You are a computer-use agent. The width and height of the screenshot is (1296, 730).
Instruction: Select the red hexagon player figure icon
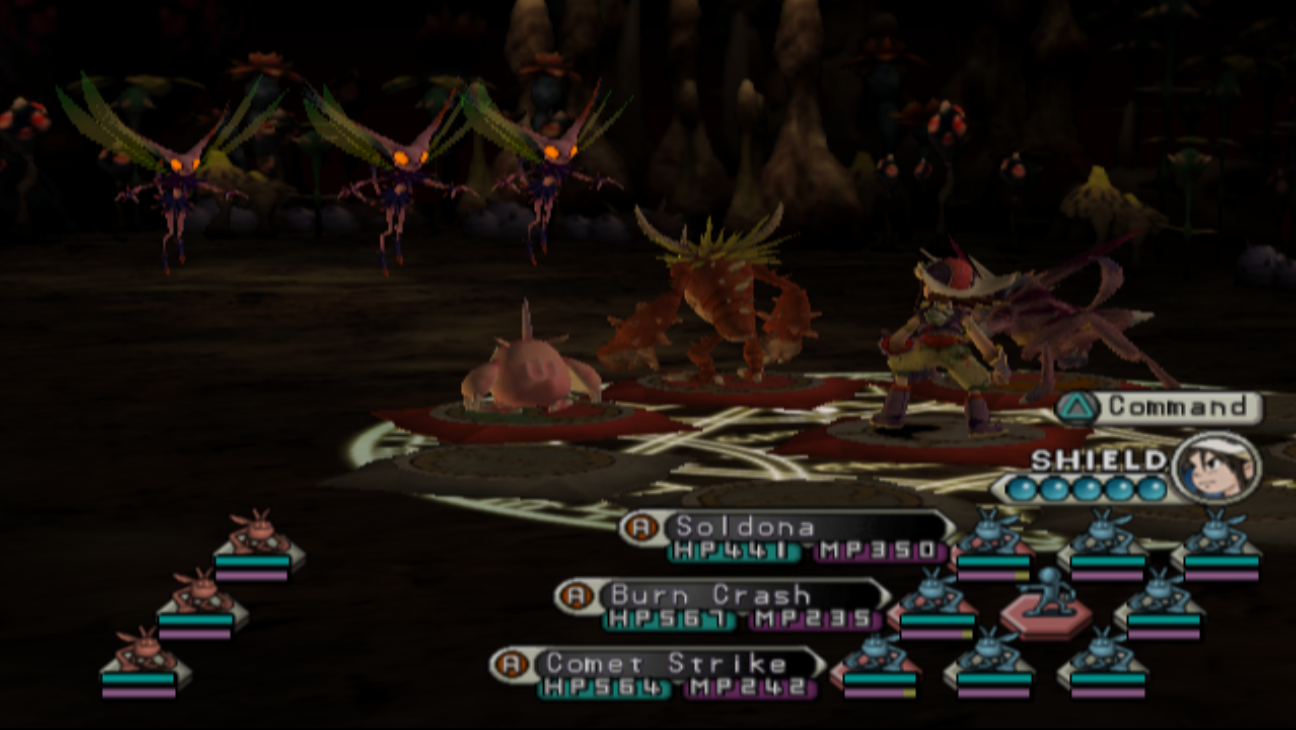click(x=1046, y=605)
